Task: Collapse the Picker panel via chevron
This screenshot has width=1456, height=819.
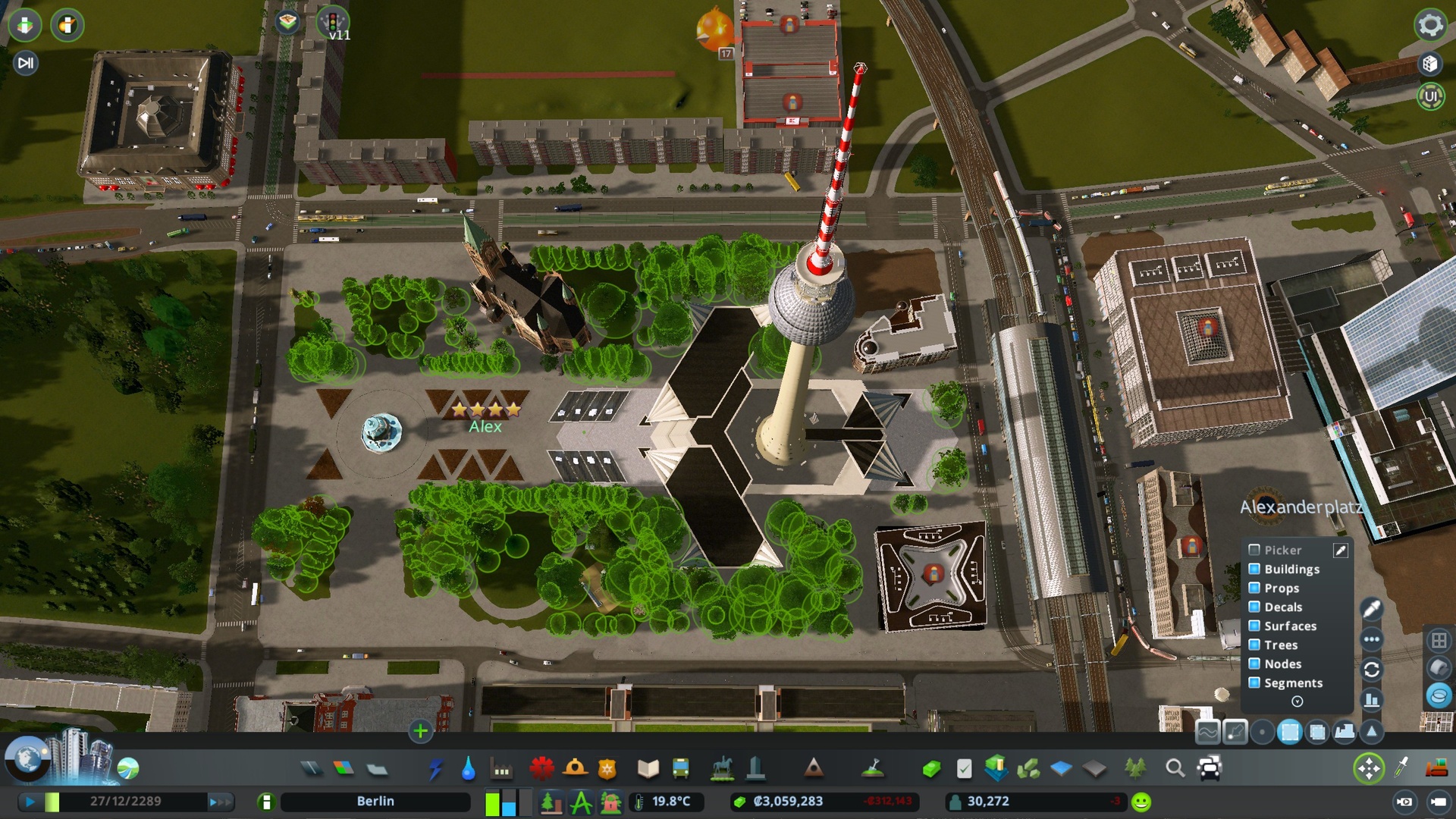Action: 1297,701
